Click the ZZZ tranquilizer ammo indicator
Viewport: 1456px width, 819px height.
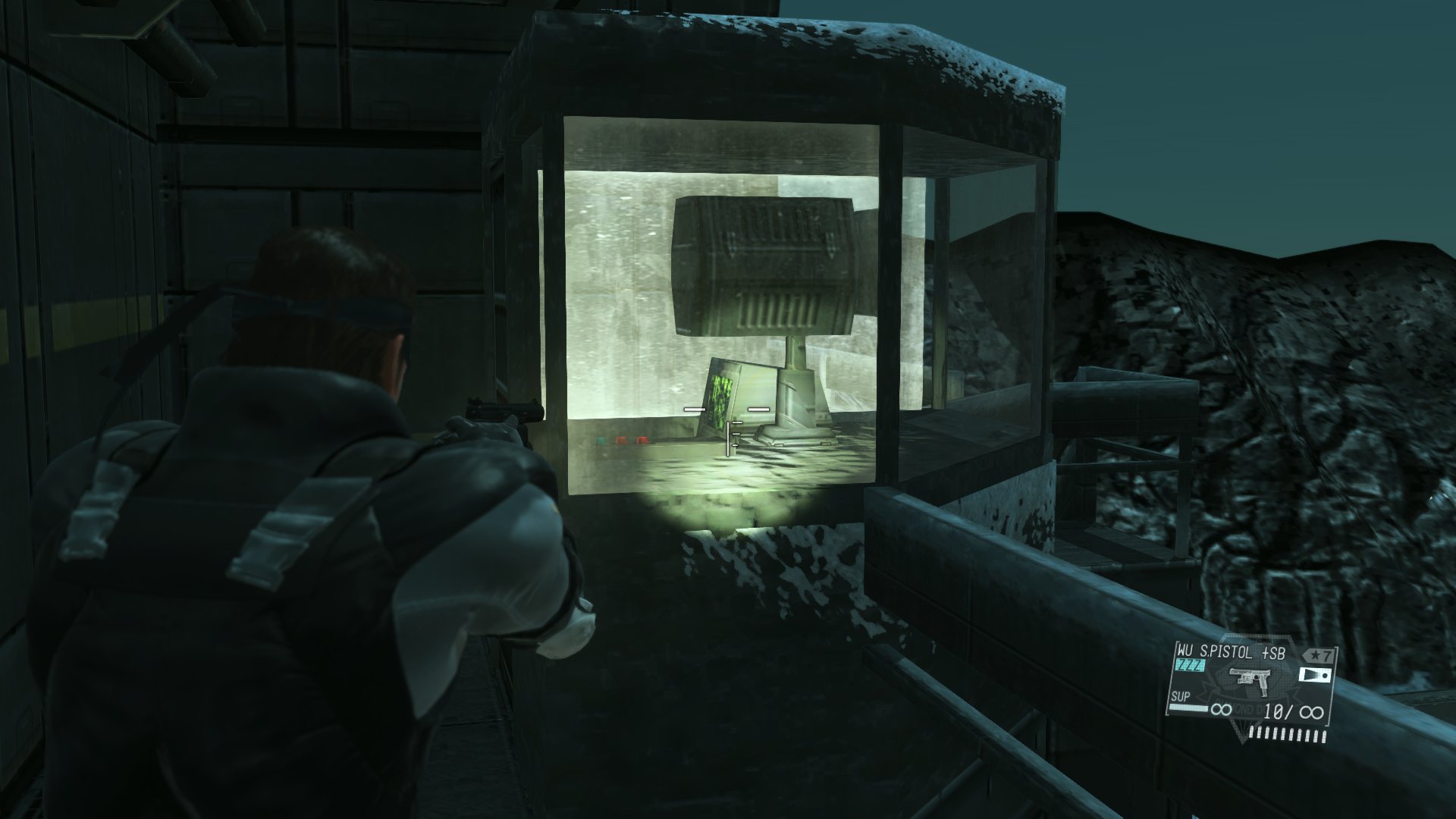pos(1188,665)
